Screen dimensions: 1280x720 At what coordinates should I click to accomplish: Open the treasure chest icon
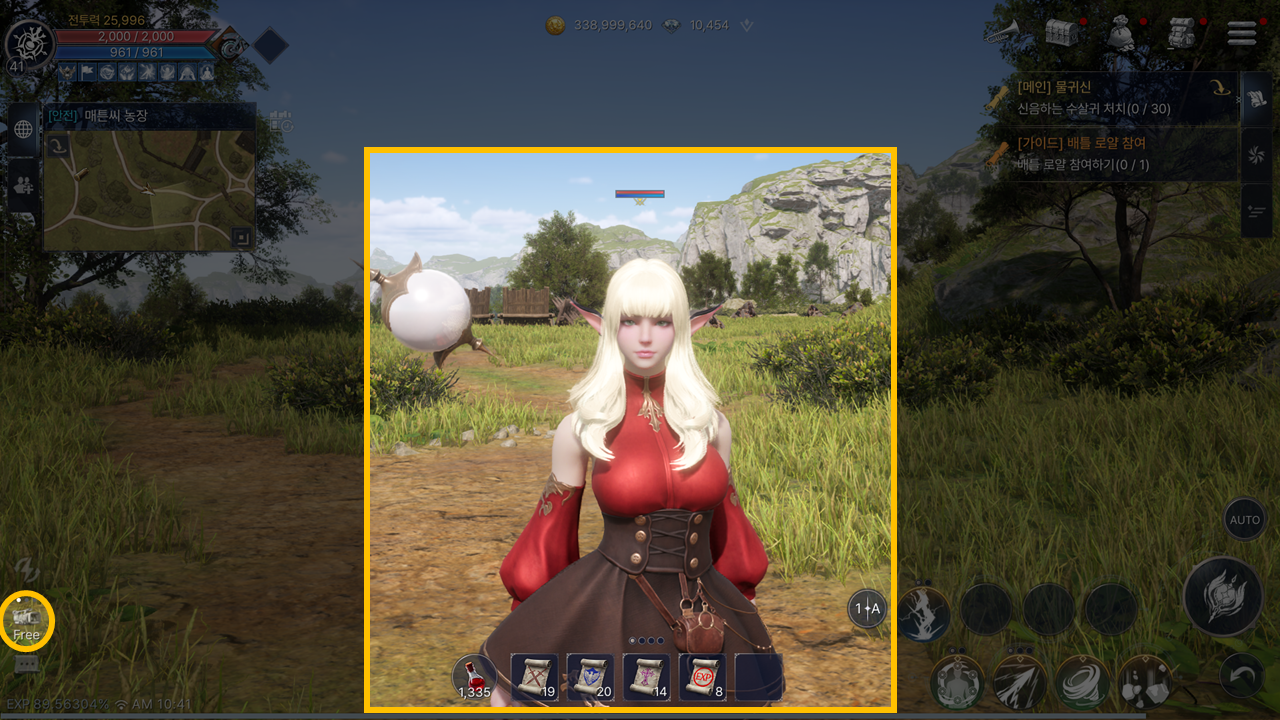point(1061,32)
